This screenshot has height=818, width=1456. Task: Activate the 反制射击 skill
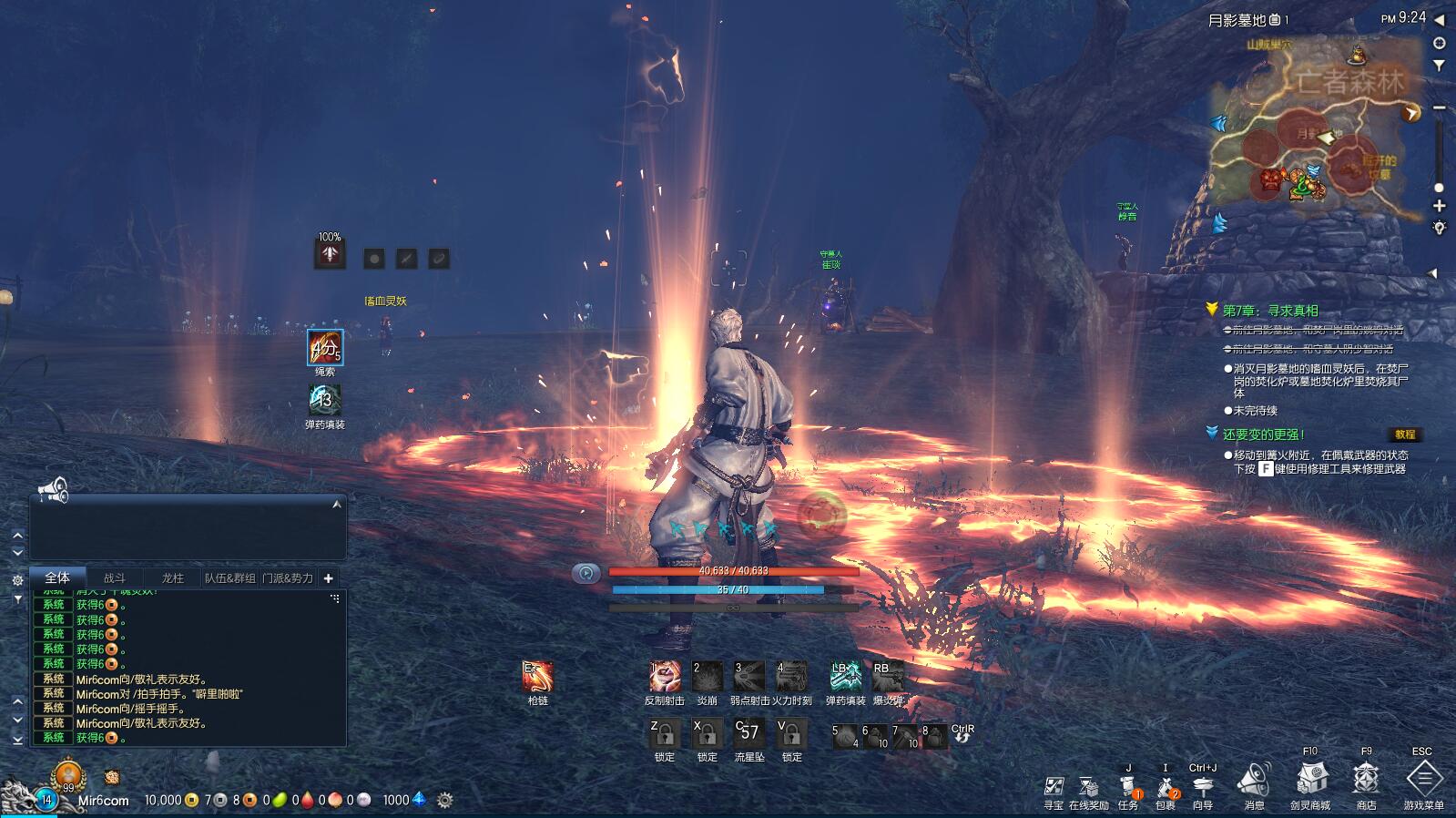665,677
